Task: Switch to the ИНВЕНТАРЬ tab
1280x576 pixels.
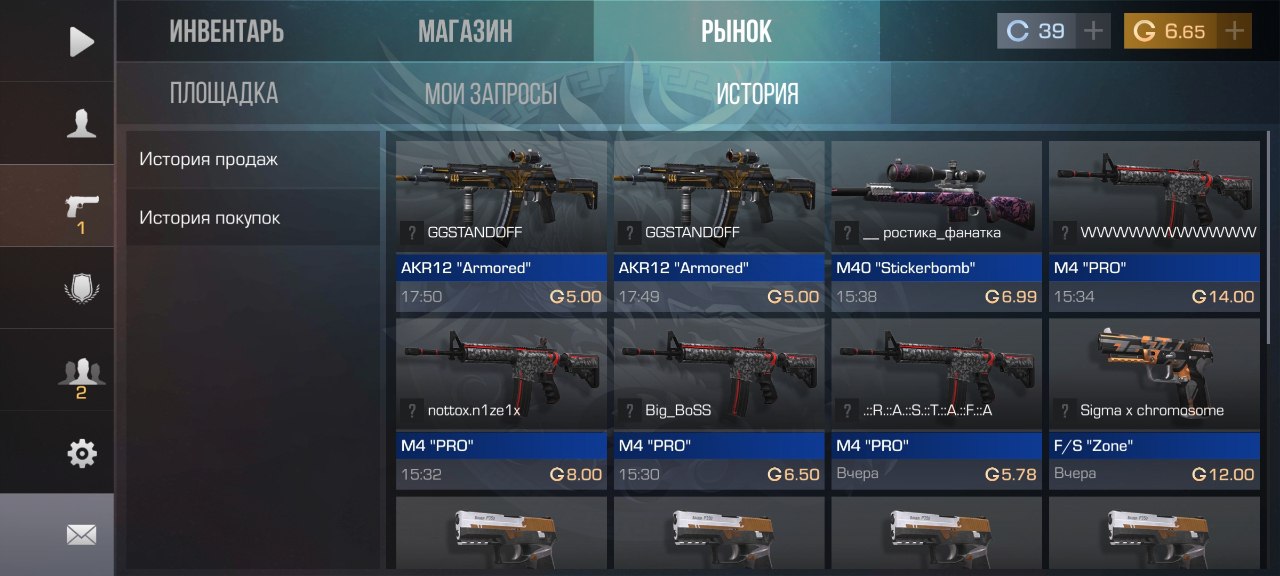Action: (226, 31)
